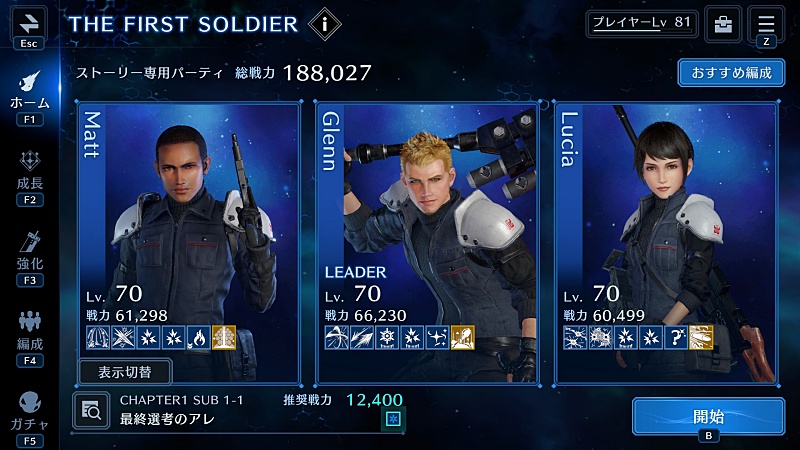Viewport: 800px width, 450px height.
Task: Open the 成長 growth tab
Action: pos(29,175)
